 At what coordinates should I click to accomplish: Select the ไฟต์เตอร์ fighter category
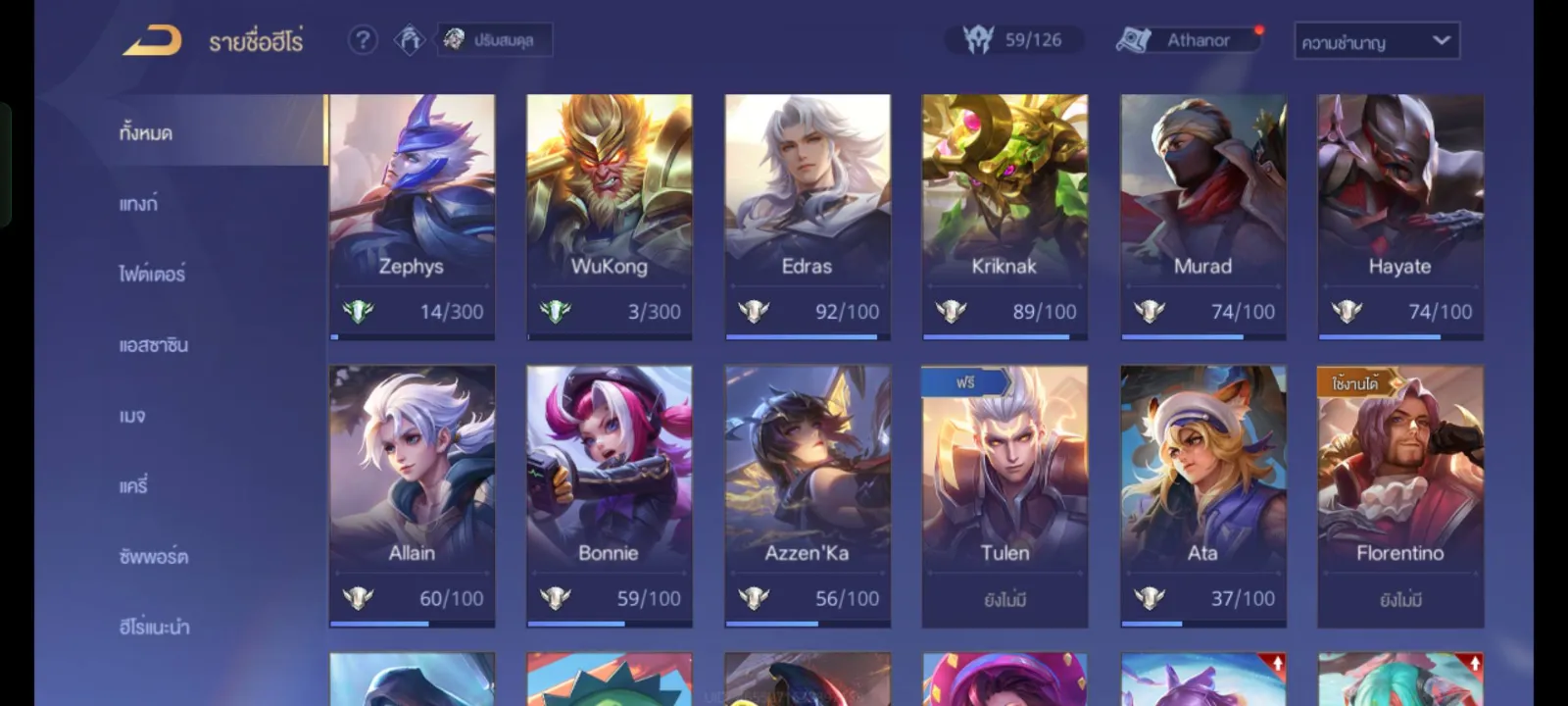152,275
